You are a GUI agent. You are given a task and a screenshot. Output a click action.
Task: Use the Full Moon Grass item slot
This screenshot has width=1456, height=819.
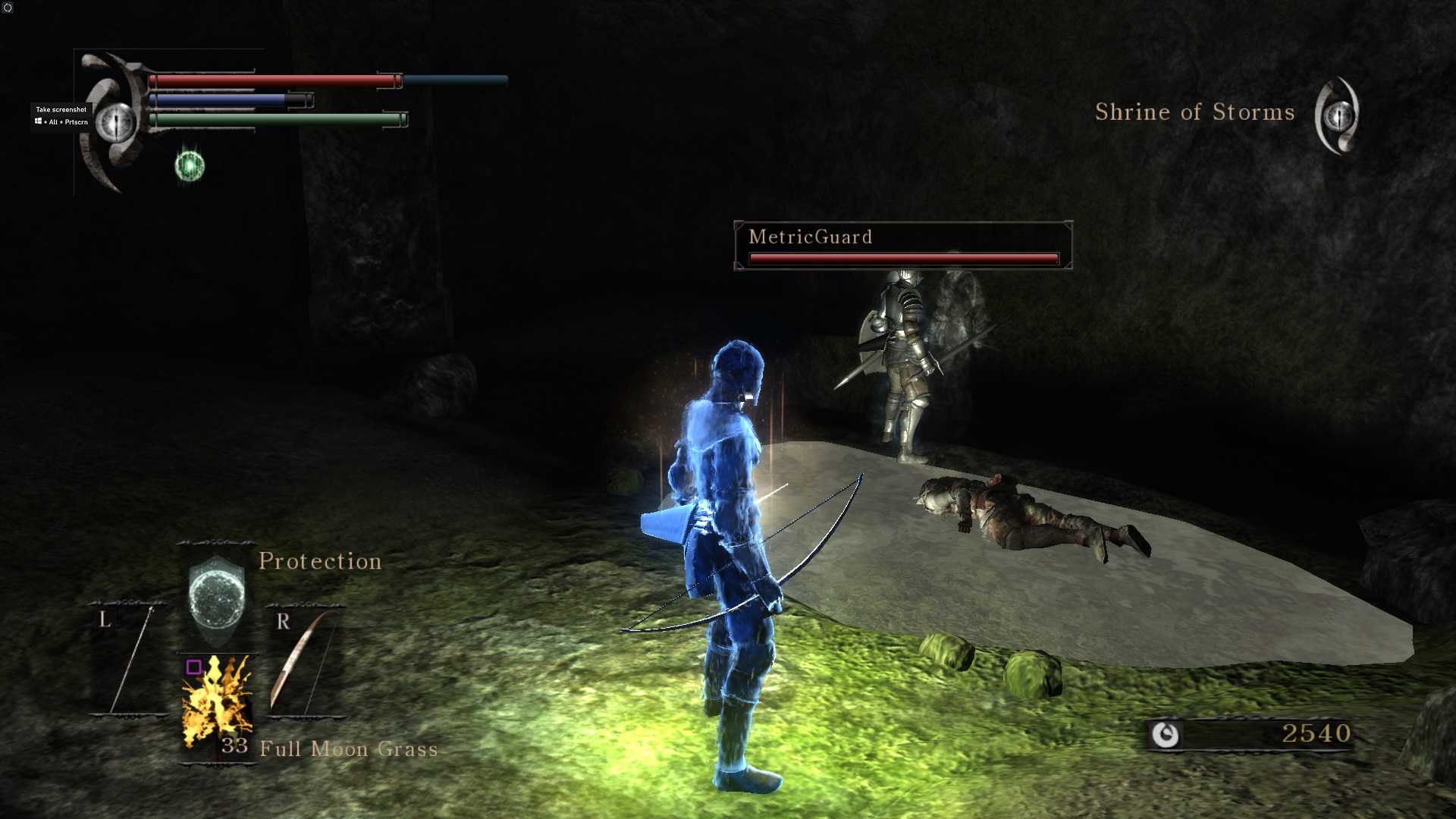217,705
